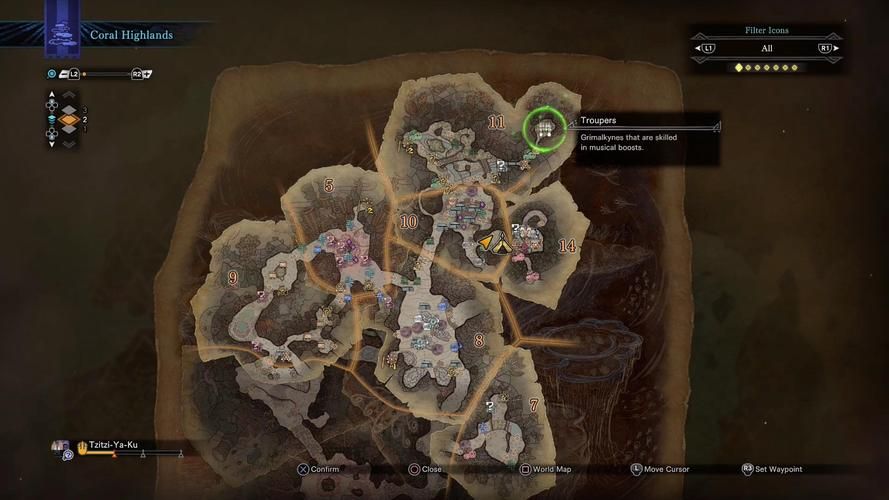The image size is (889, 500).
Task: Select area 8 on the map
Action: pos(479,341)
